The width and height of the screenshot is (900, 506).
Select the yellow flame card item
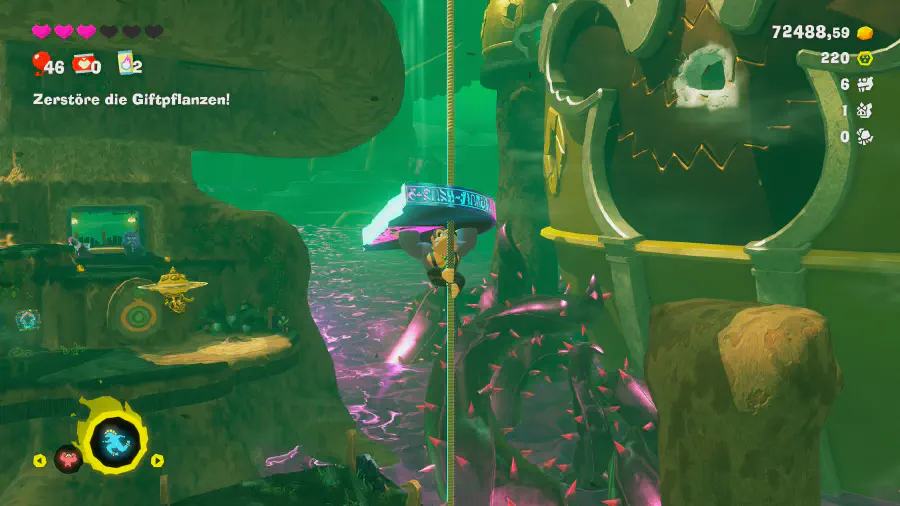pos(126,64)
